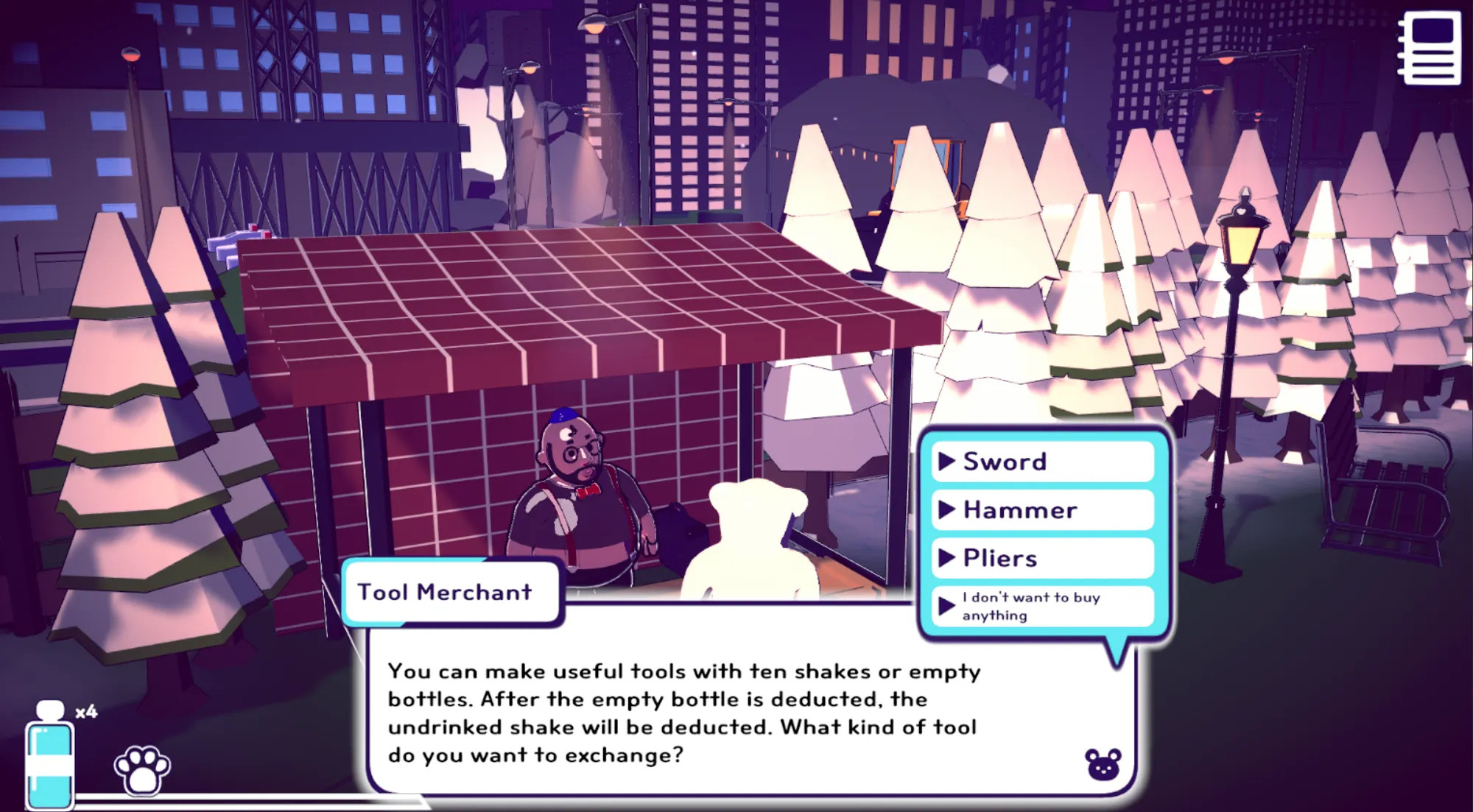Choose the Sword dialogue option
This screenshot has height=812, width=1473.
(1041, 462)
